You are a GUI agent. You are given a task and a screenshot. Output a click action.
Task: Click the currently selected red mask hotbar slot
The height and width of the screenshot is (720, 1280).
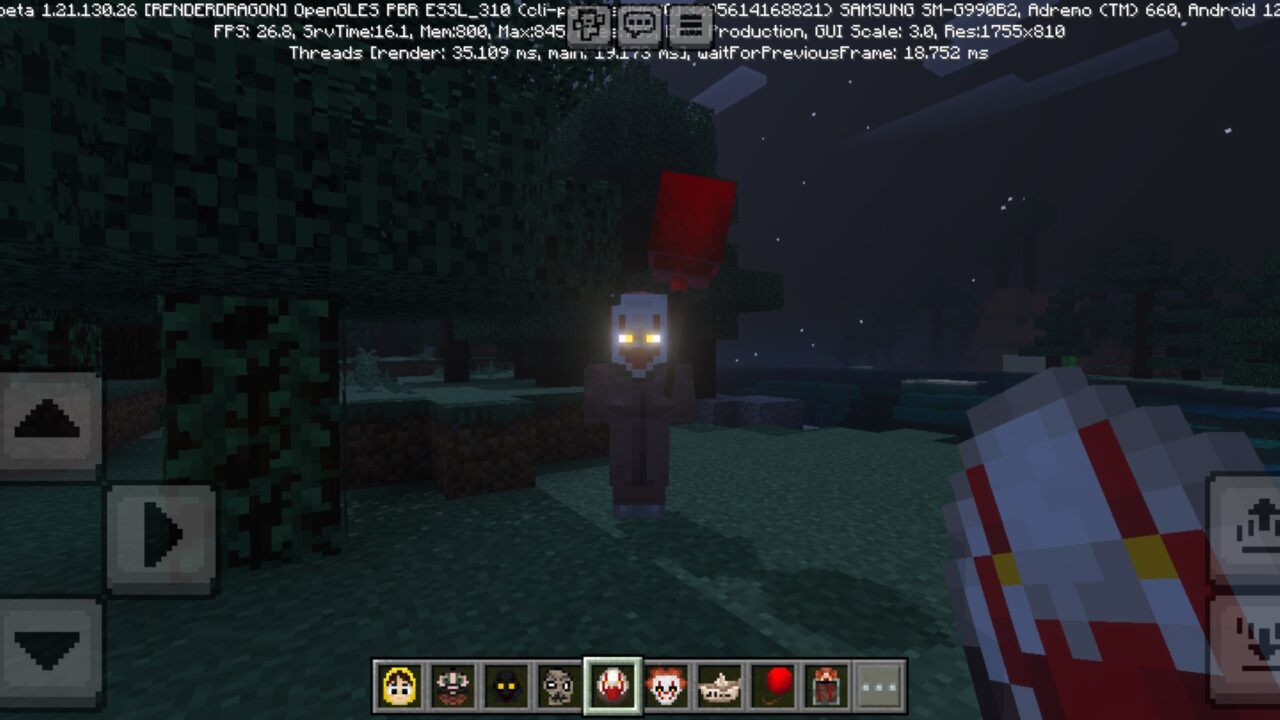coord(610,683)
